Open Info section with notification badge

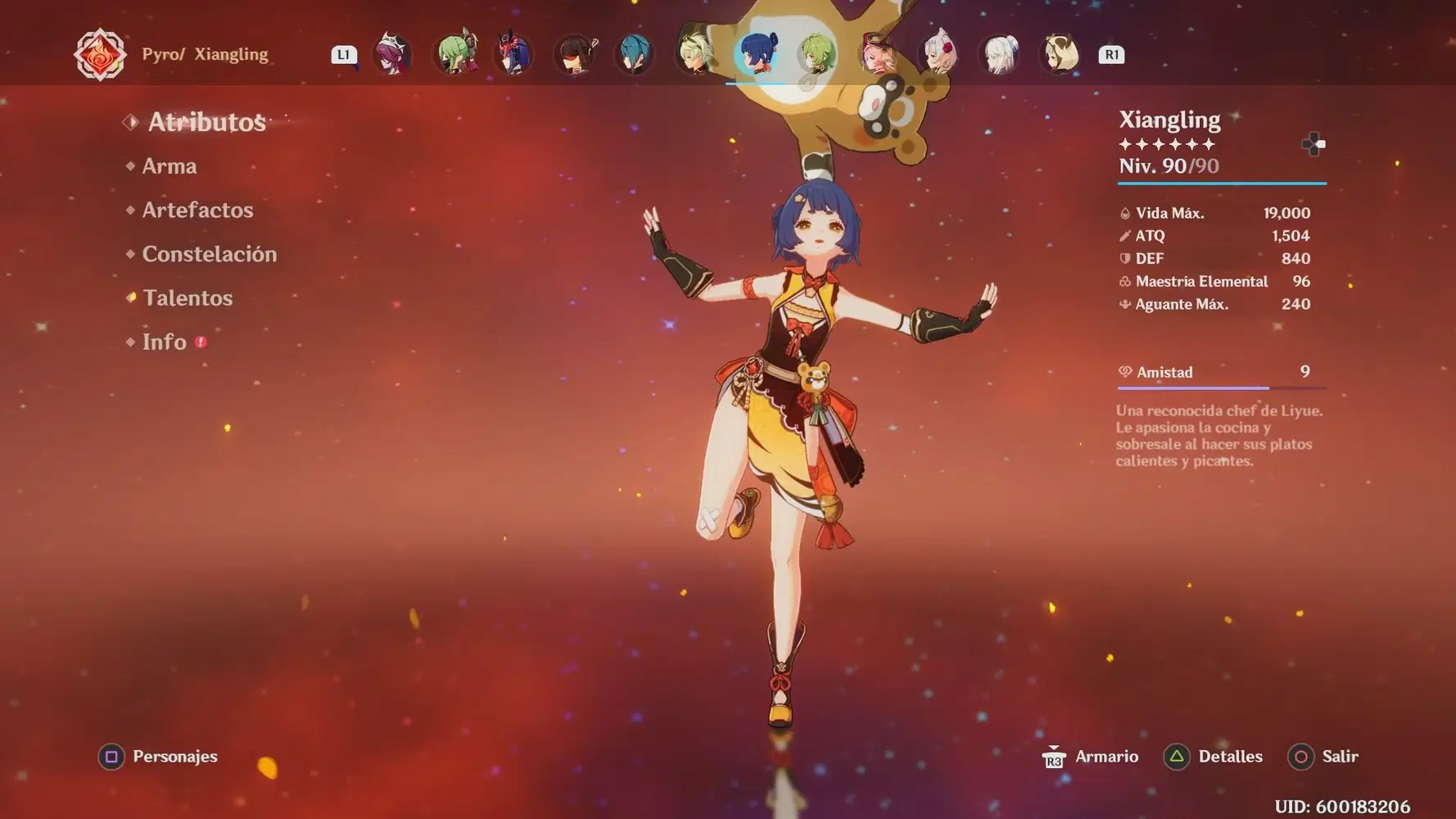(x=166, y=342)
